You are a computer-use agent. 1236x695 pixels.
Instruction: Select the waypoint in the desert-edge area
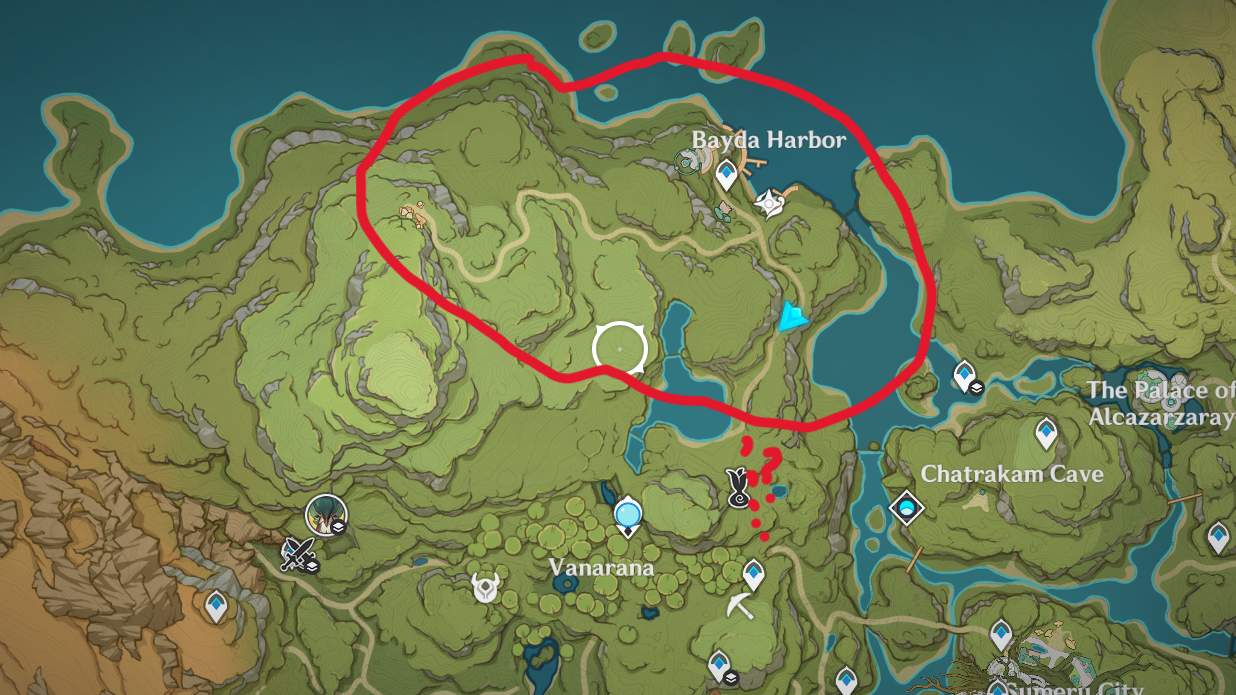pos(216,604)
